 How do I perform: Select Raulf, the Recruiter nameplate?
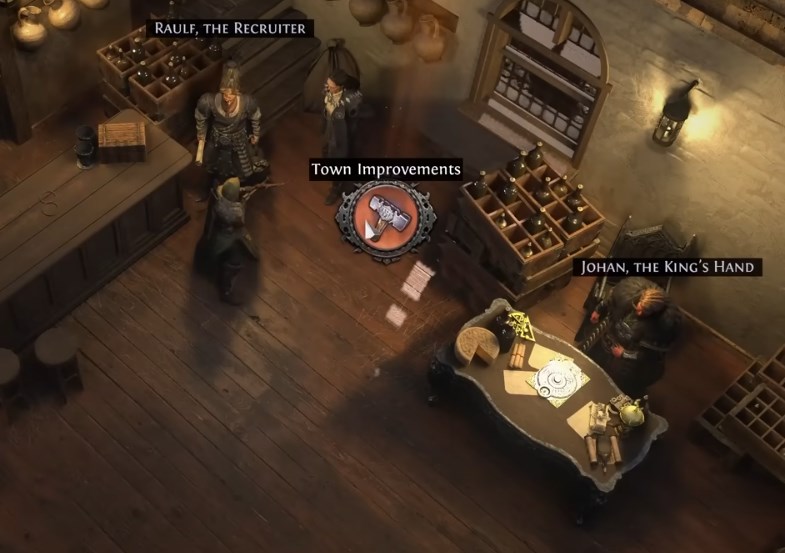pyautogui.click(x=230, y=28)
